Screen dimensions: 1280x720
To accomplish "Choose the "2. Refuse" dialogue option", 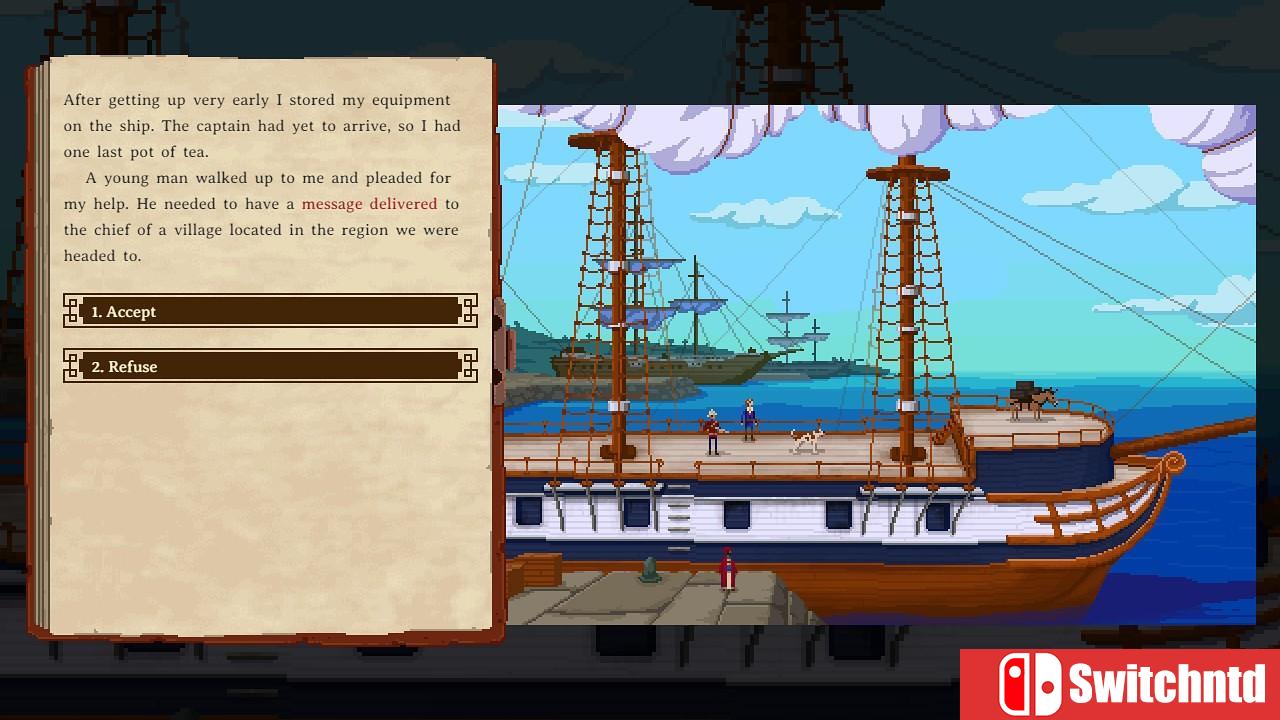I will point(268,366).
